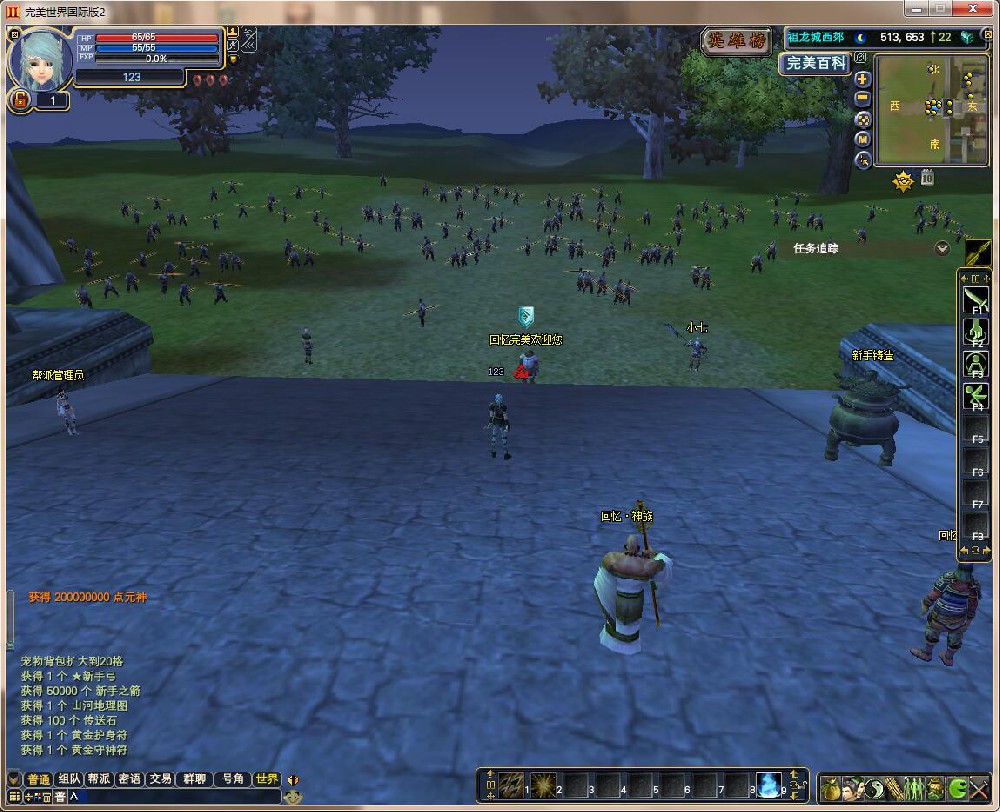Choose the 交易 trade chat tab
The image size is (1000, 812).
tap(160, 779)
